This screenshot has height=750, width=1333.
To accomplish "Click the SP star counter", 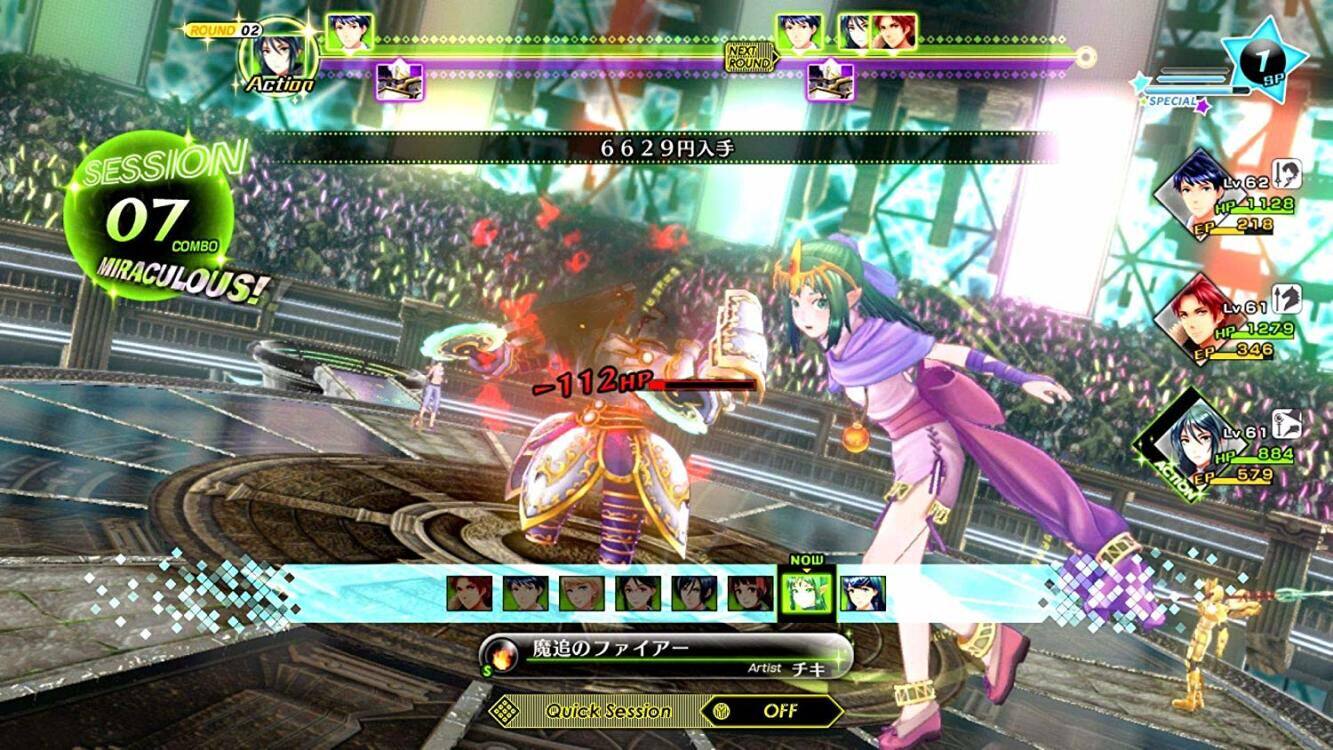I will point(1264,62).
